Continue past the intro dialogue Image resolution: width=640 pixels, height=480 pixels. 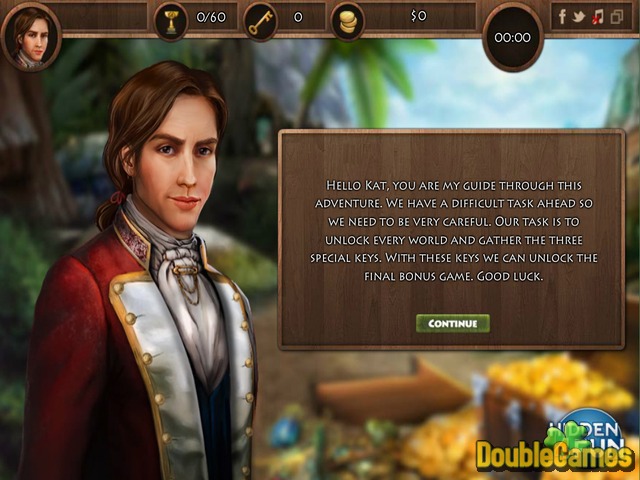(x=452, y=324)
